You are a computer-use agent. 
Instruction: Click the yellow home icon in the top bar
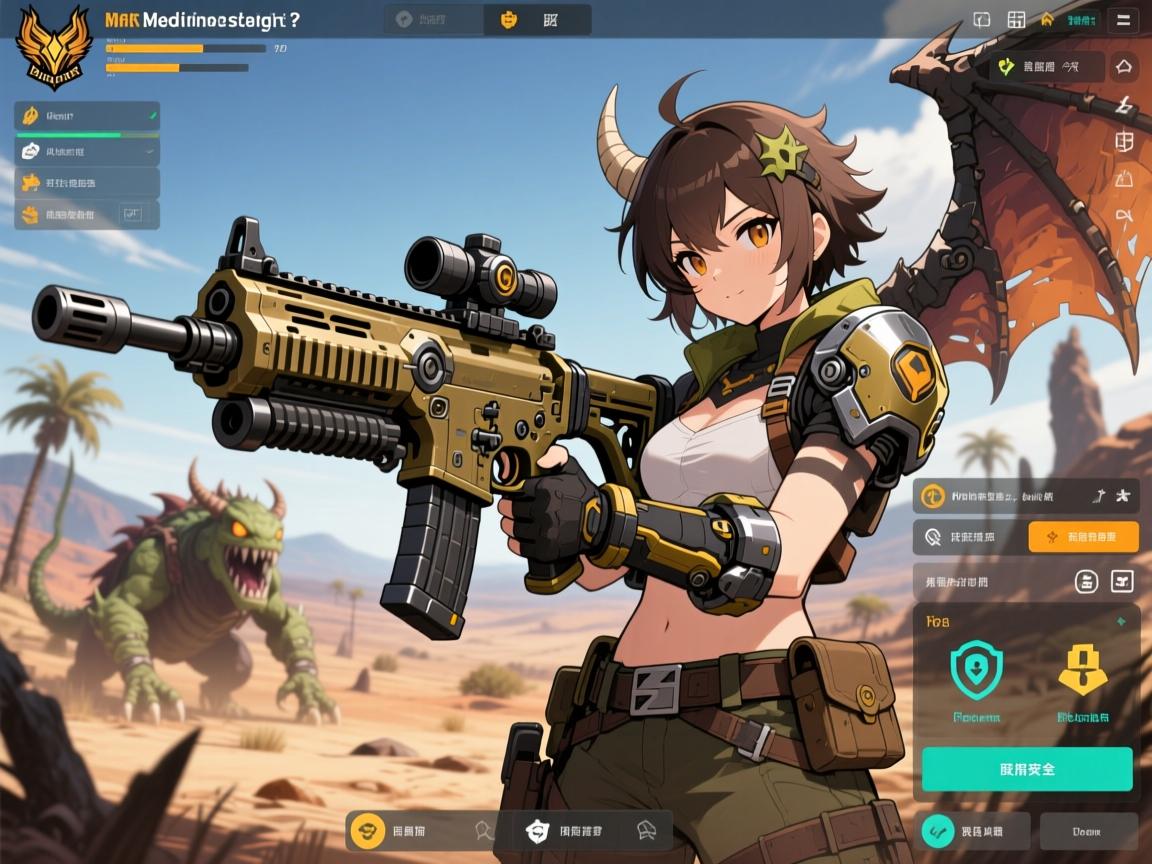coord(1047,19)
